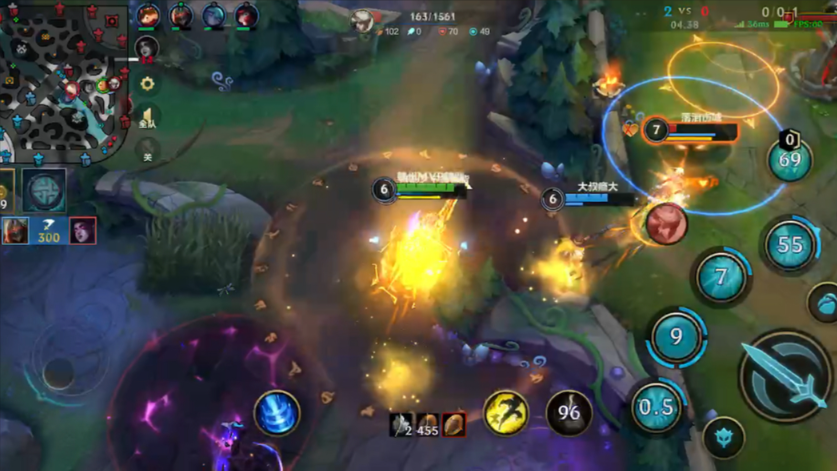Activate the ability showing 9 cooldown
The image size is (837, 471).
677,337
